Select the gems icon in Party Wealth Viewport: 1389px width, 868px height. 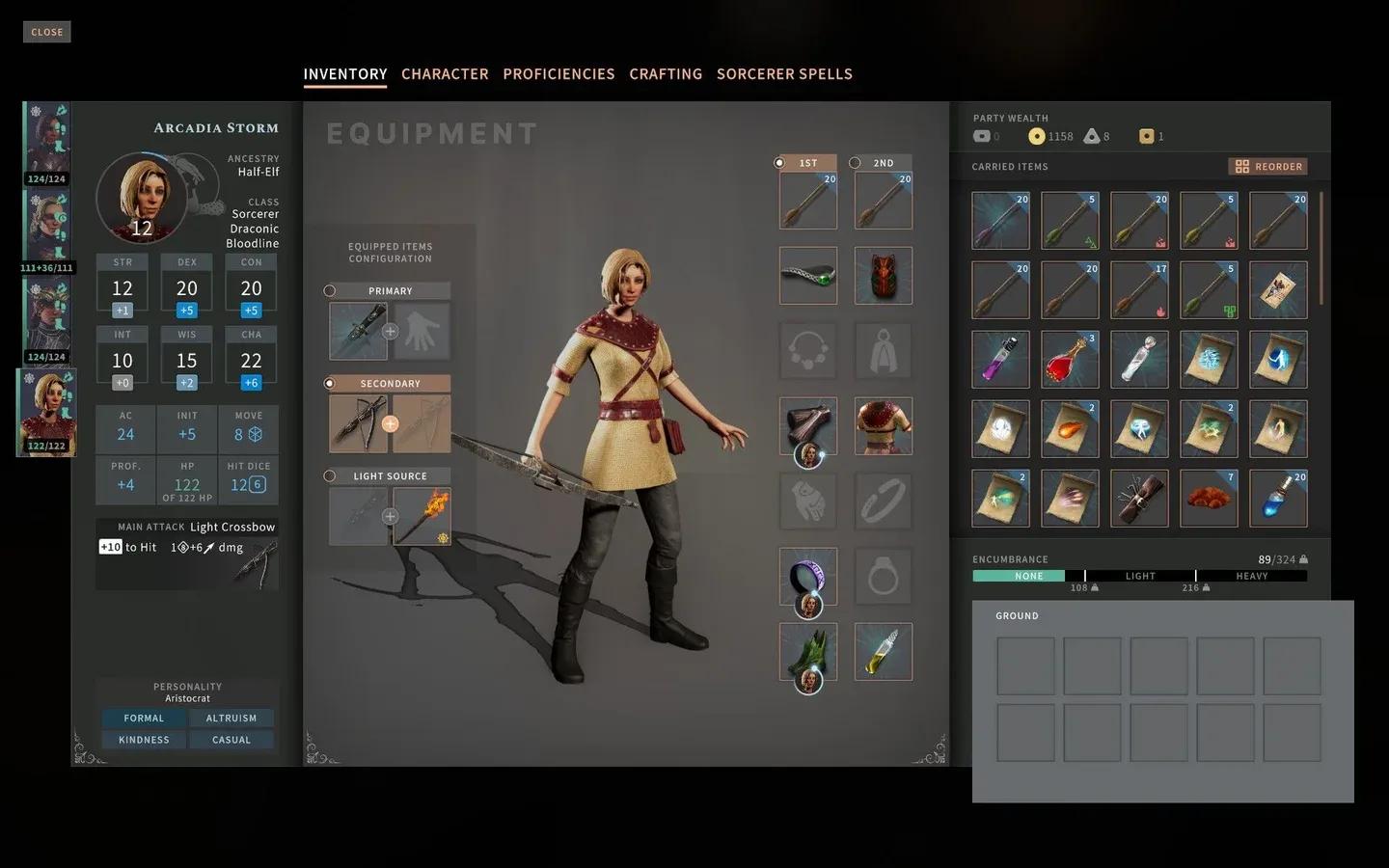pos(1096,136)
